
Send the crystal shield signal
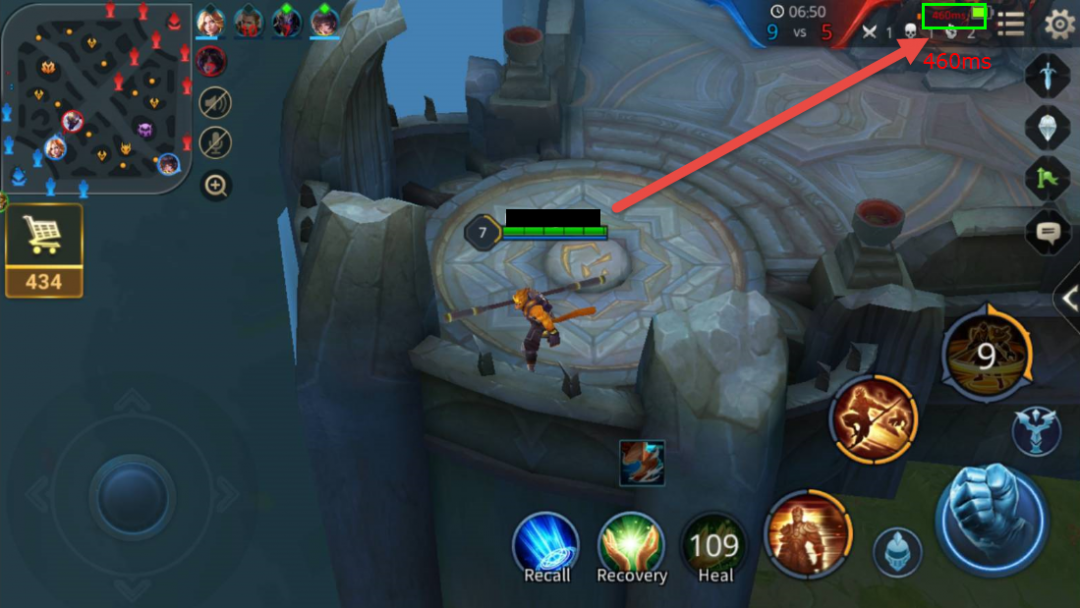click(1048, 127)
